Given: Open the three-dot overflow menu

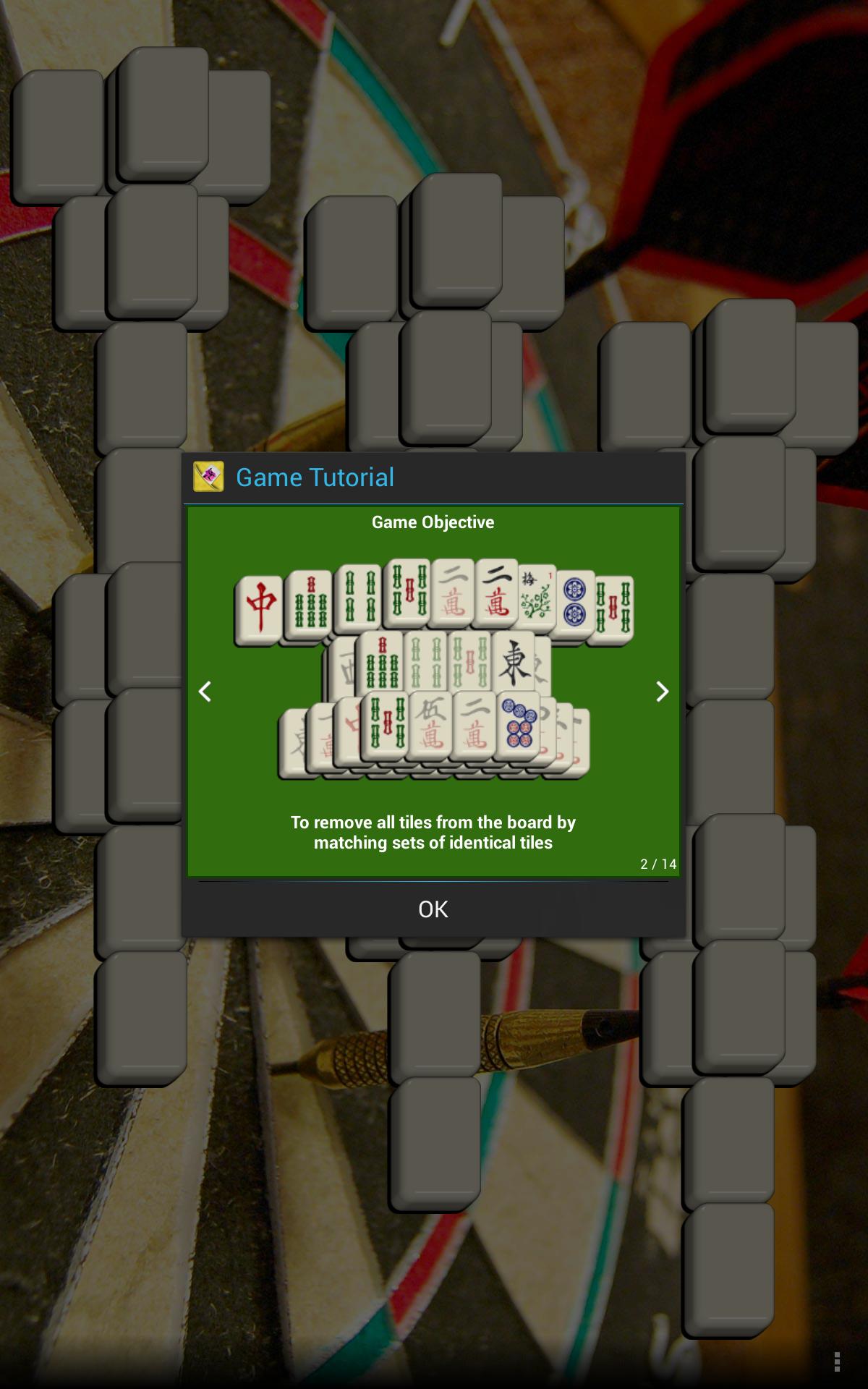Looking at the screenshot, I should (x=837, y=1361).
